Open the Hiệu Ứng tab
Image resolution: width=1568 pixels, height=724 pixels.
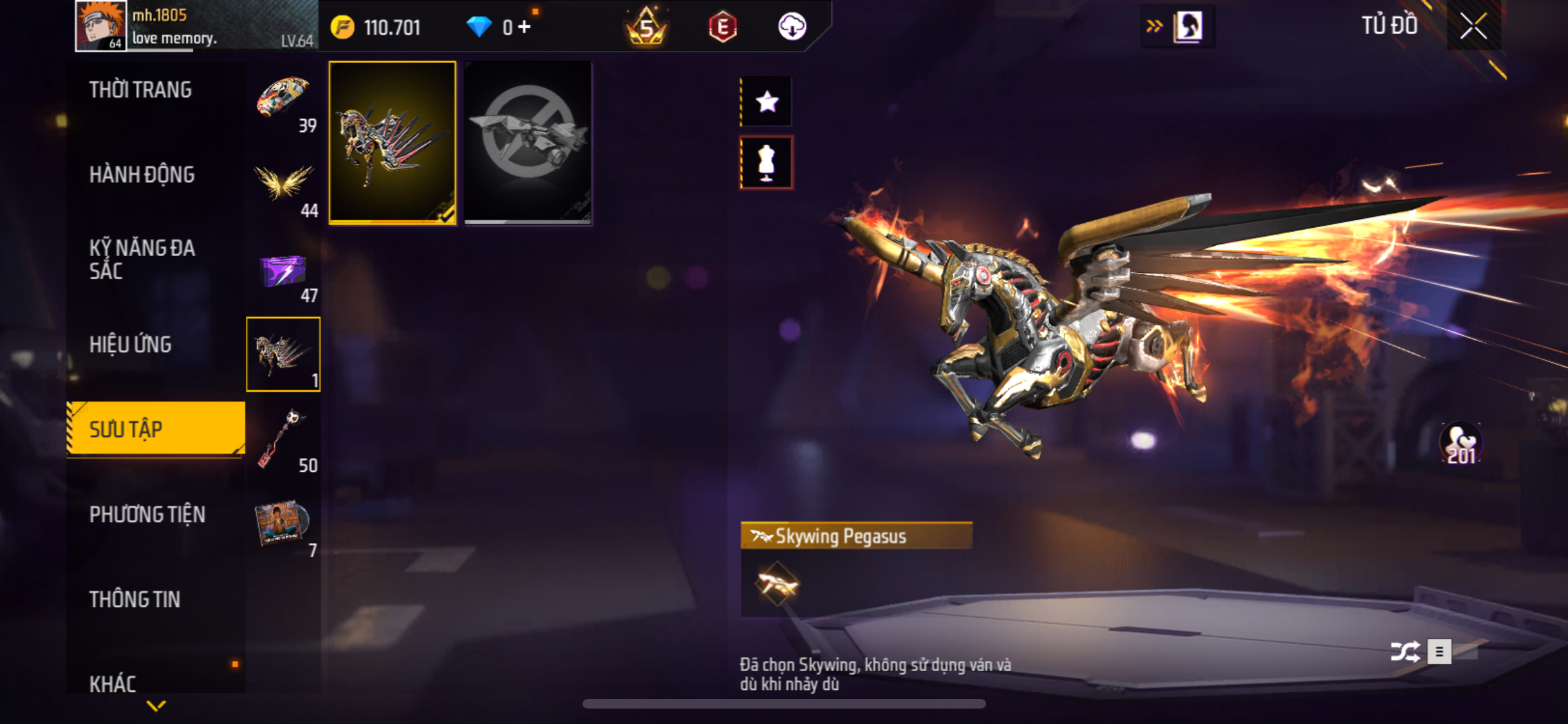(131, 345)
